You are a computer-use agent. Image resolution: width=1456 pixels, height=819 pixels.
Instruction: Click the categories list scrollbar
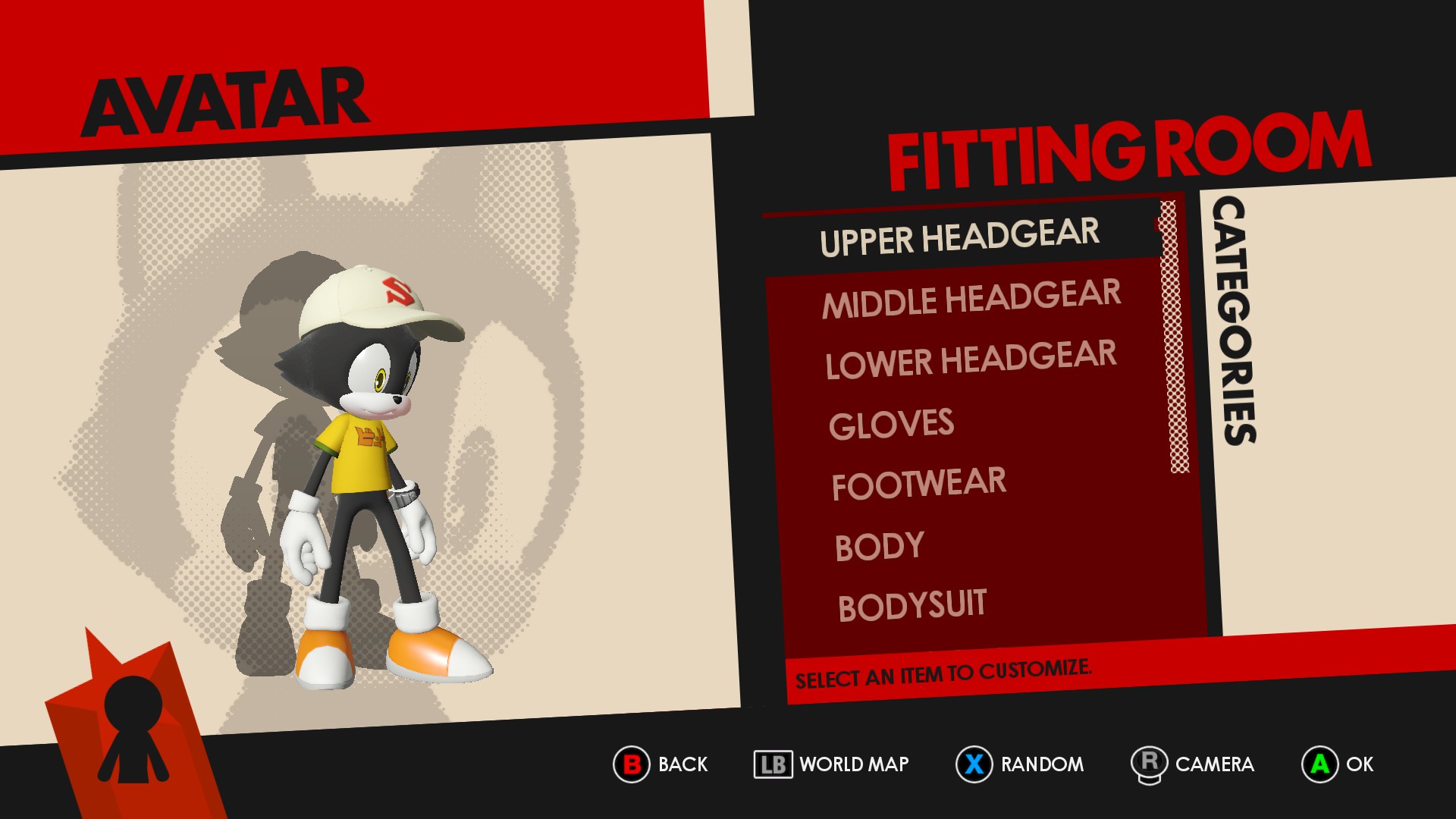point(1174,337)
